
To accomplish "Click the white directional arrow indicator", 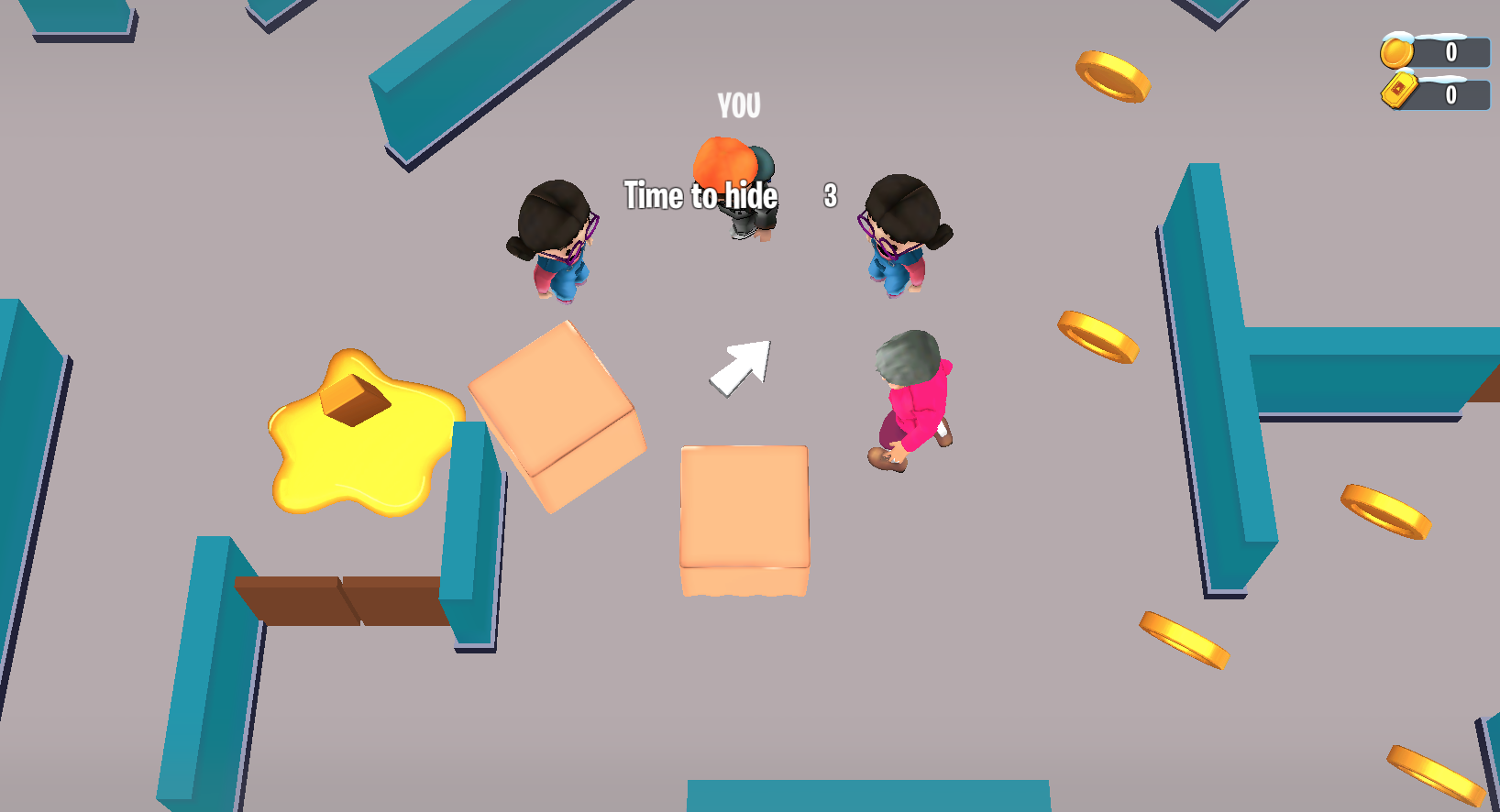I will point(741,362).
